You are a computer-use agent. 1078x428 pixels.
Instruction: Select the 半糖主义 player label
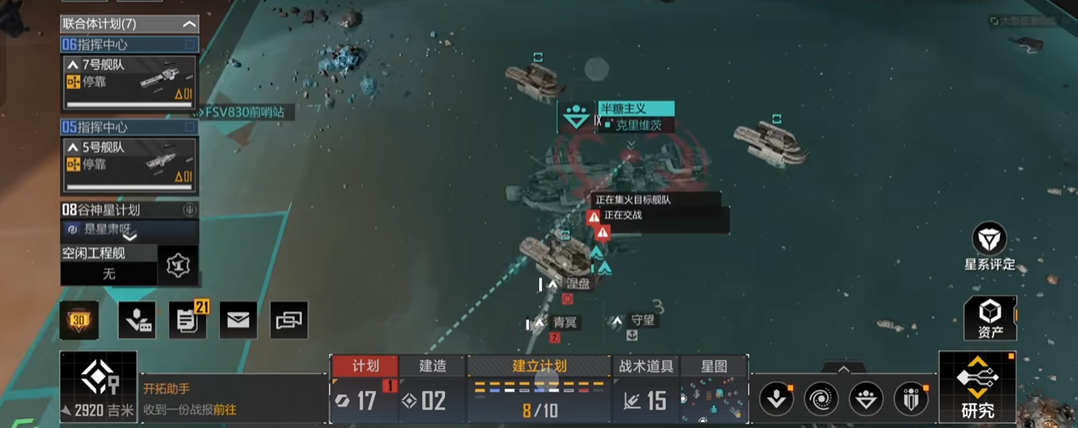pos(635,108)
